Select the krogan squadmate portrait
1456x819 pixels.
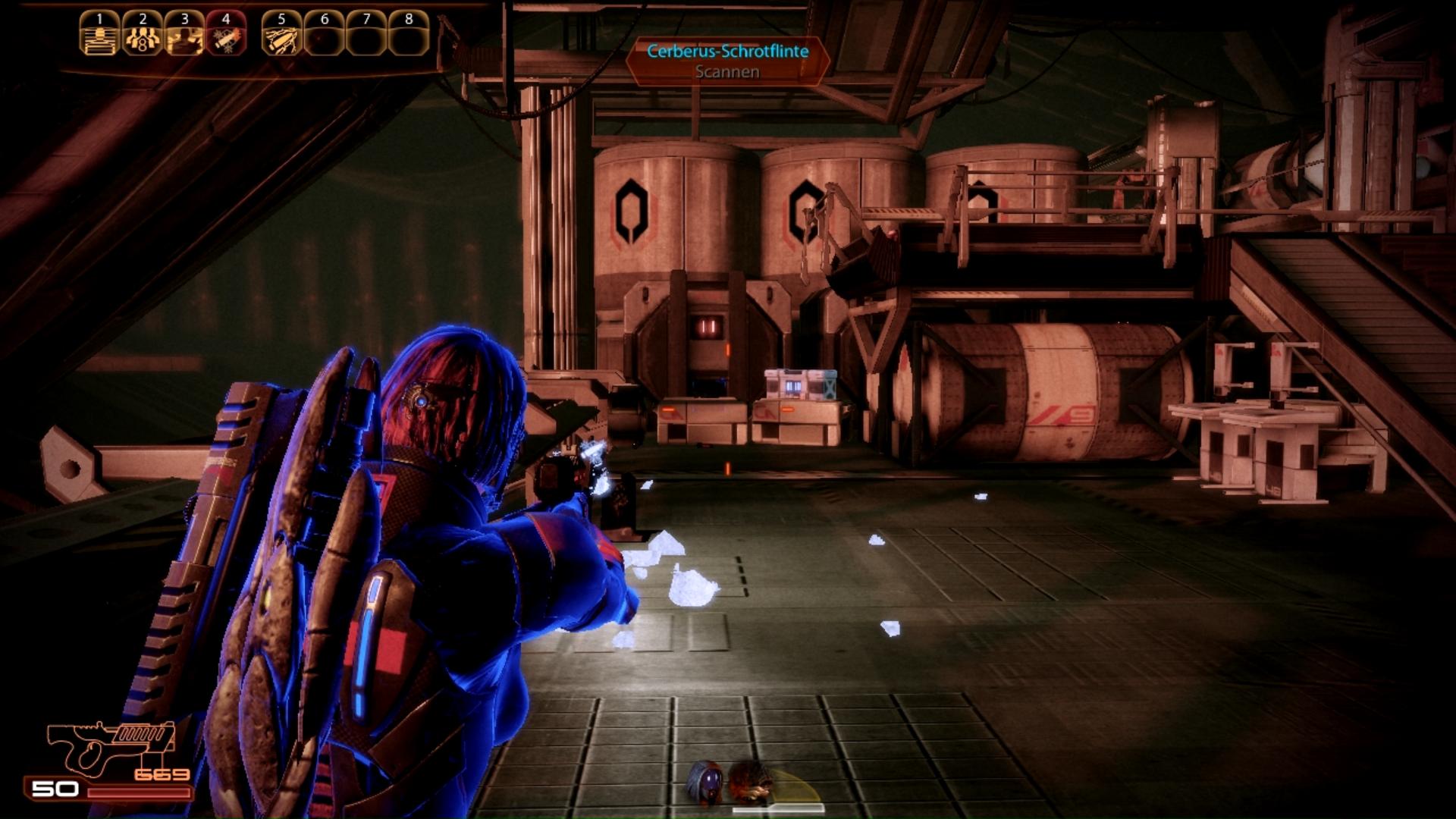(751, 782)
